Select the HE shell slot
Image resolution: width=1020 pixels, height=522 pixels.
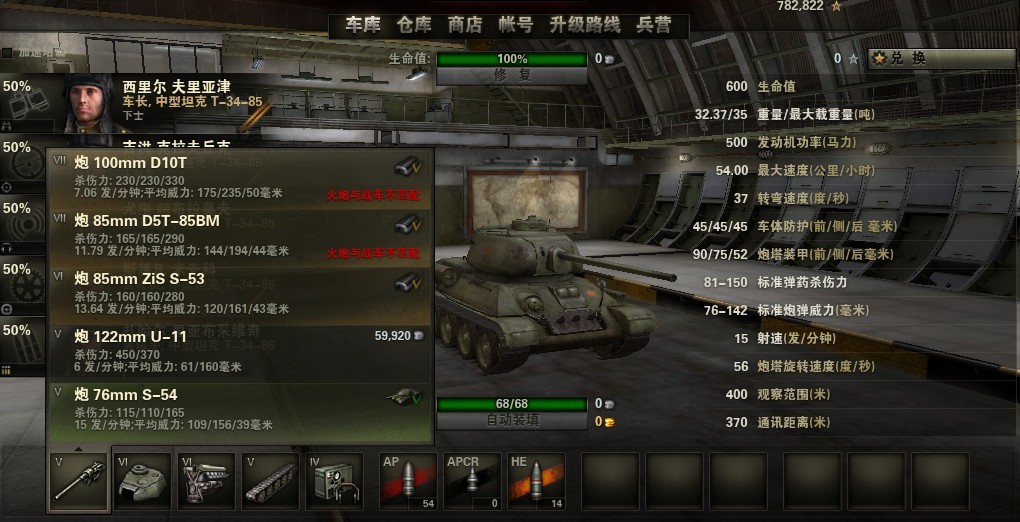tap(536, 481)
